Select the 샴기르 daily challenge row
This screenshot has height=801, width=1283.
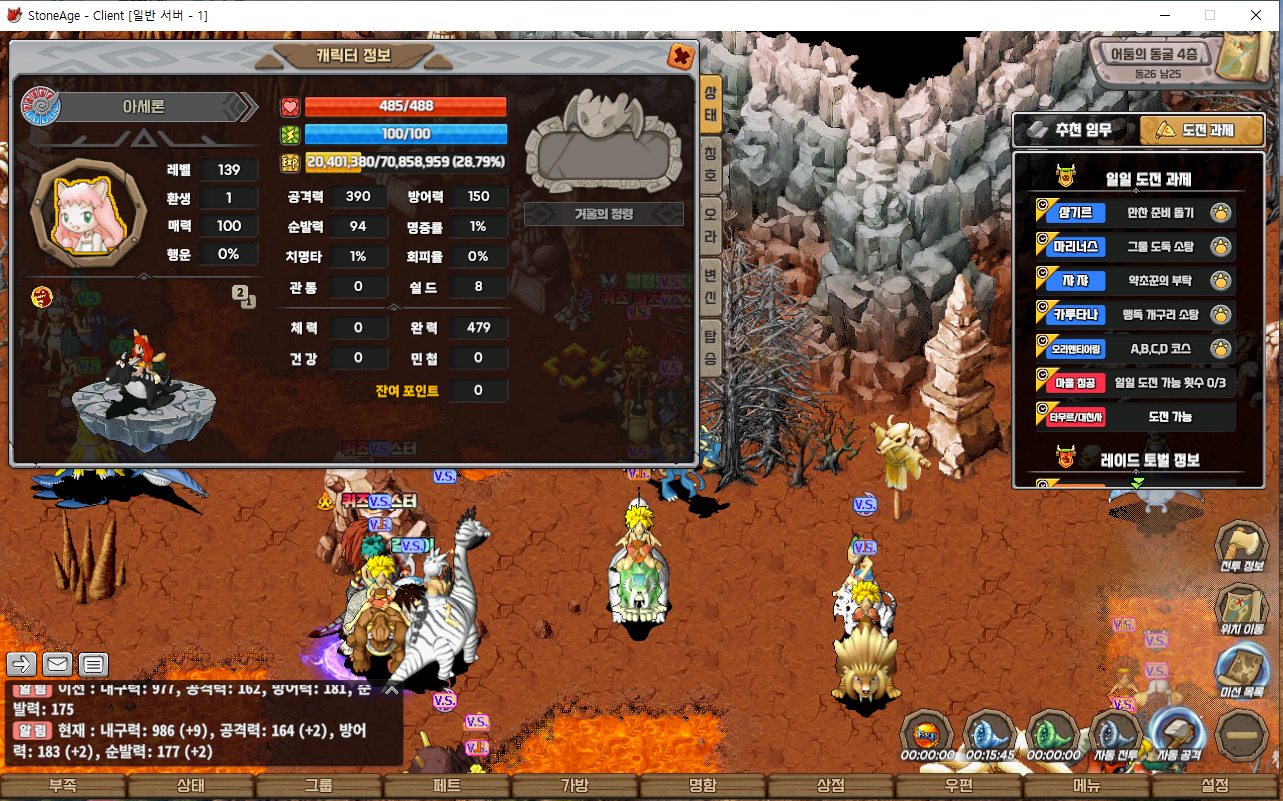1134,212
